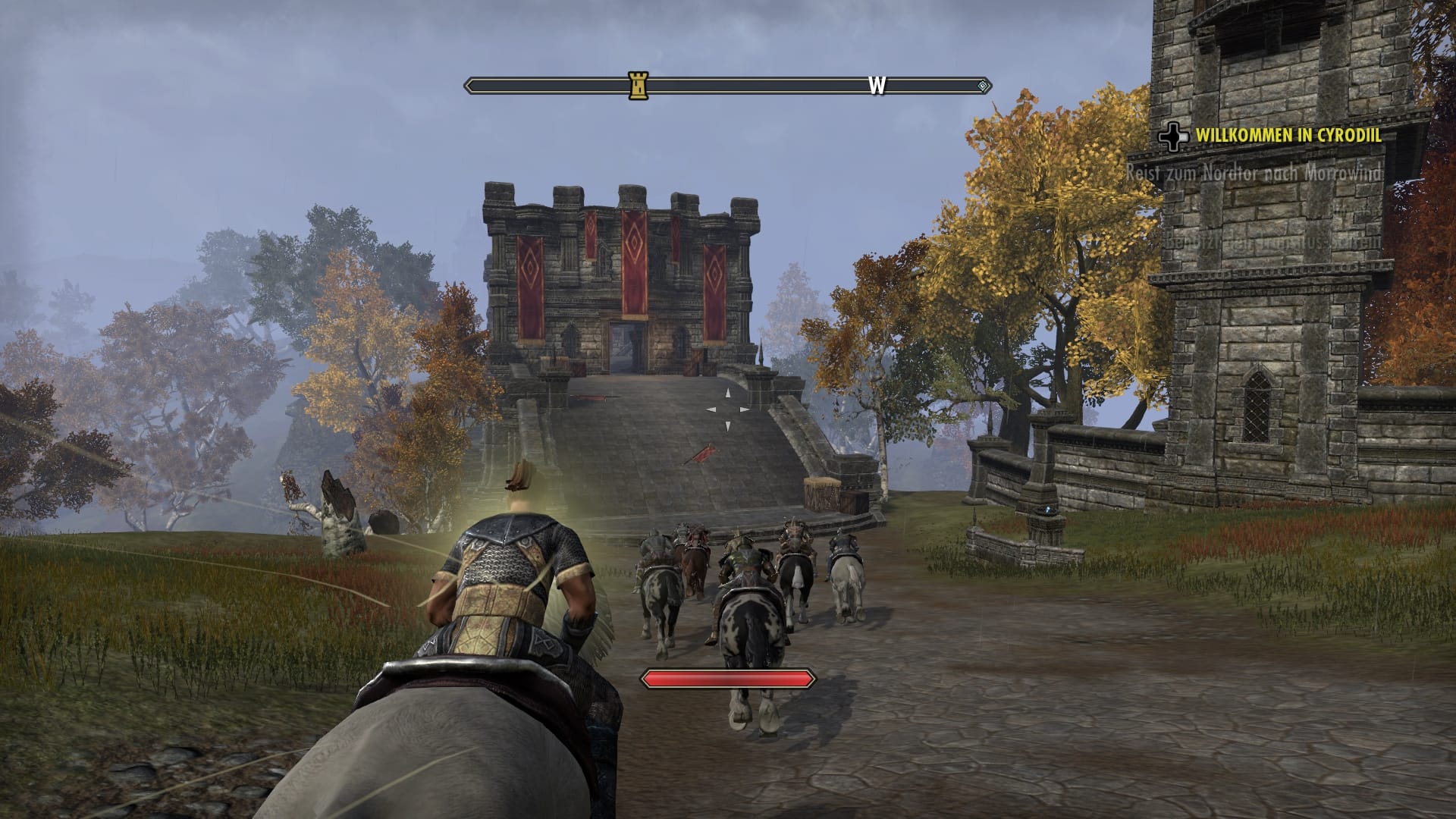Click the left arrow cap of the compass bar
The image size is (1456, 819).
click(x=468, y=86)
